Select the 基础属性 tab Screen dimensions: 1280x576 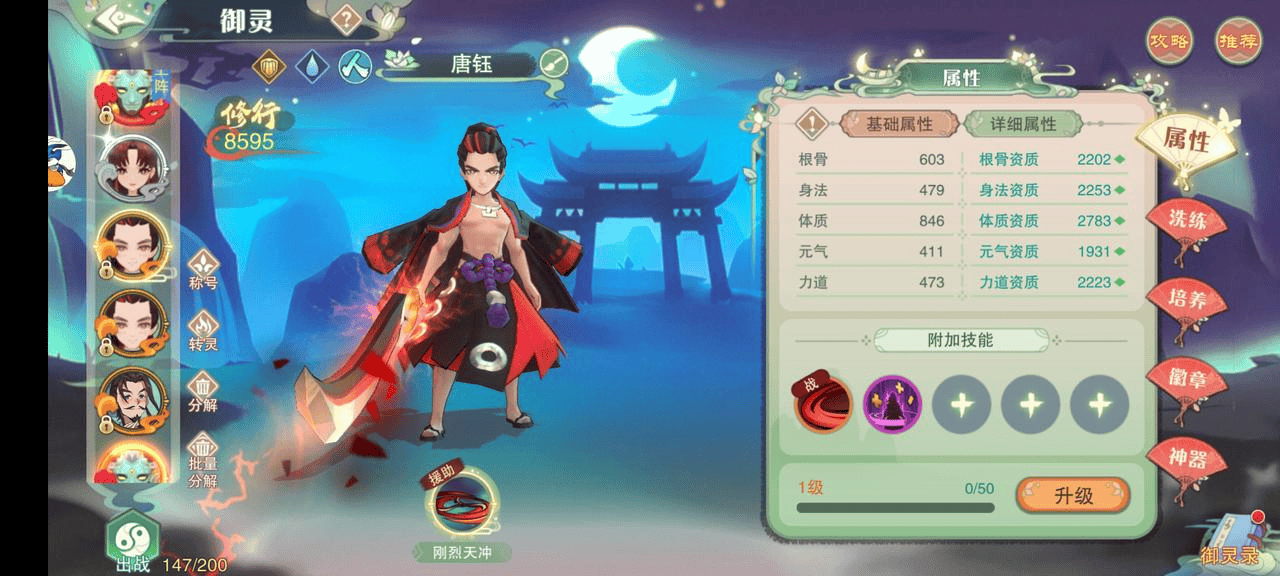[899, 124]
